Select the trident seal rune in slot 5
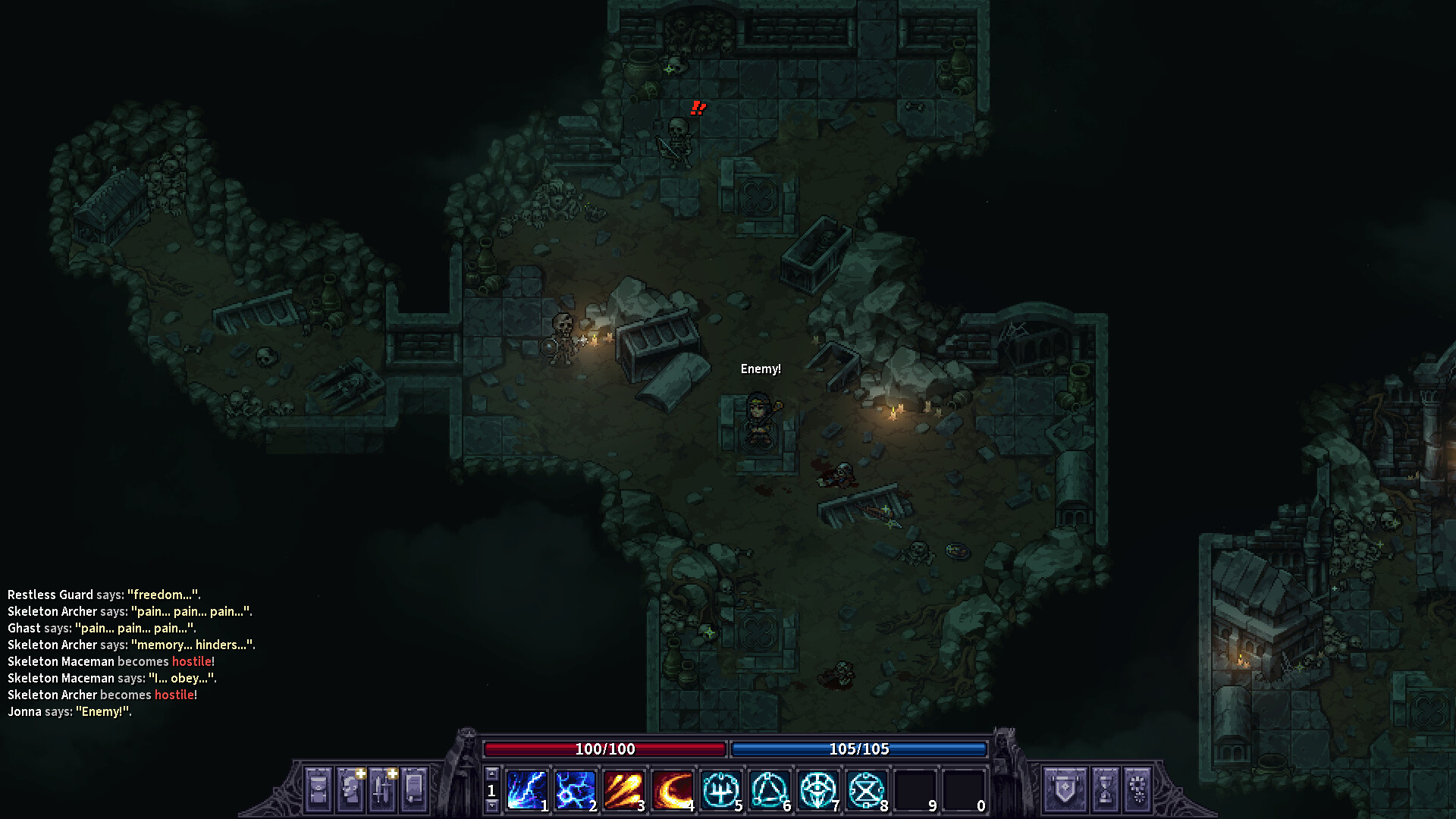The height and width of the screenshot is (819, 1456). 723,790
